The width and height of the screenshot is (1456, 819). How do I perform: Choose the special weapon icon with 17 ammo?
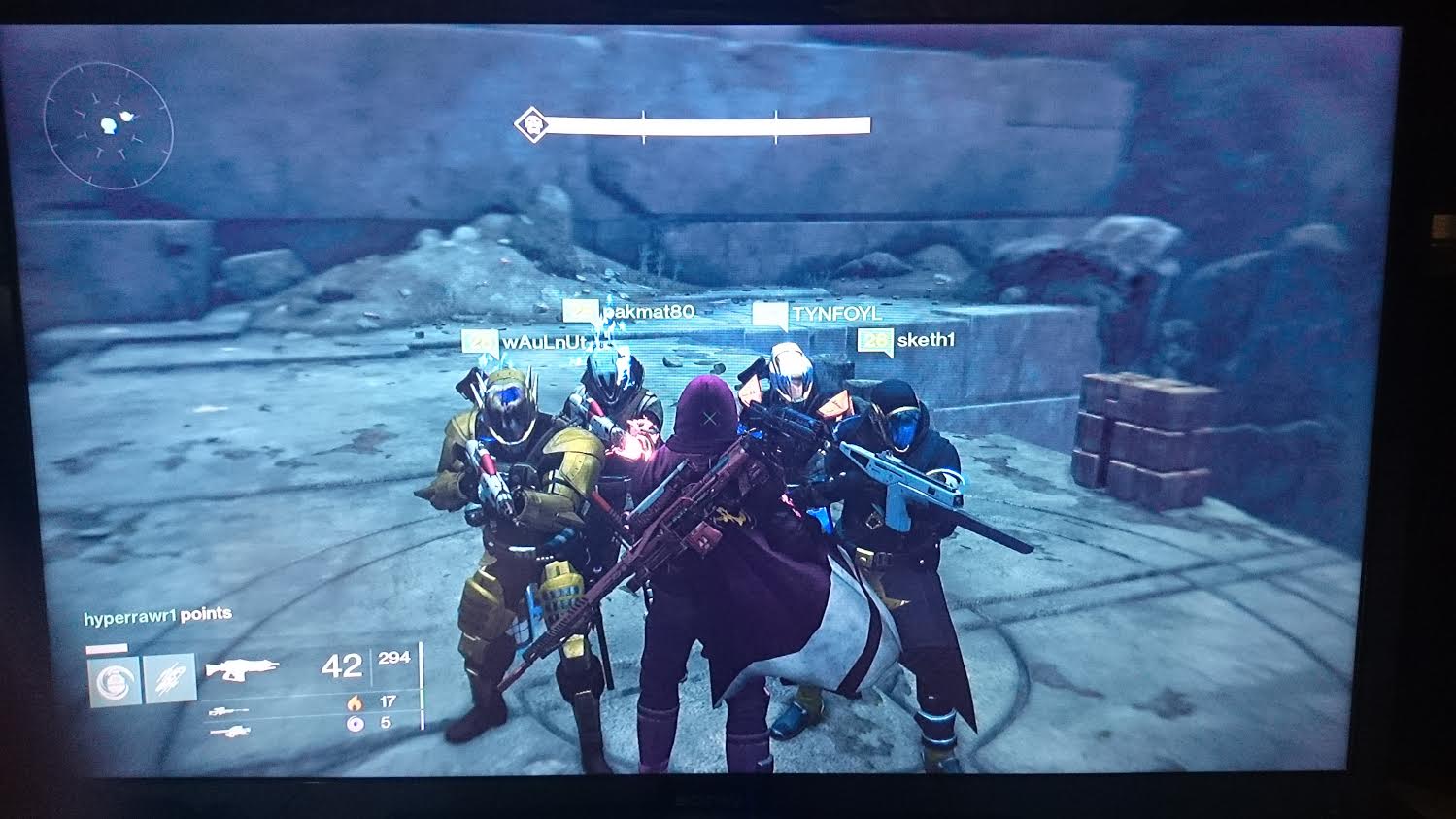click(x=229, y=711)
